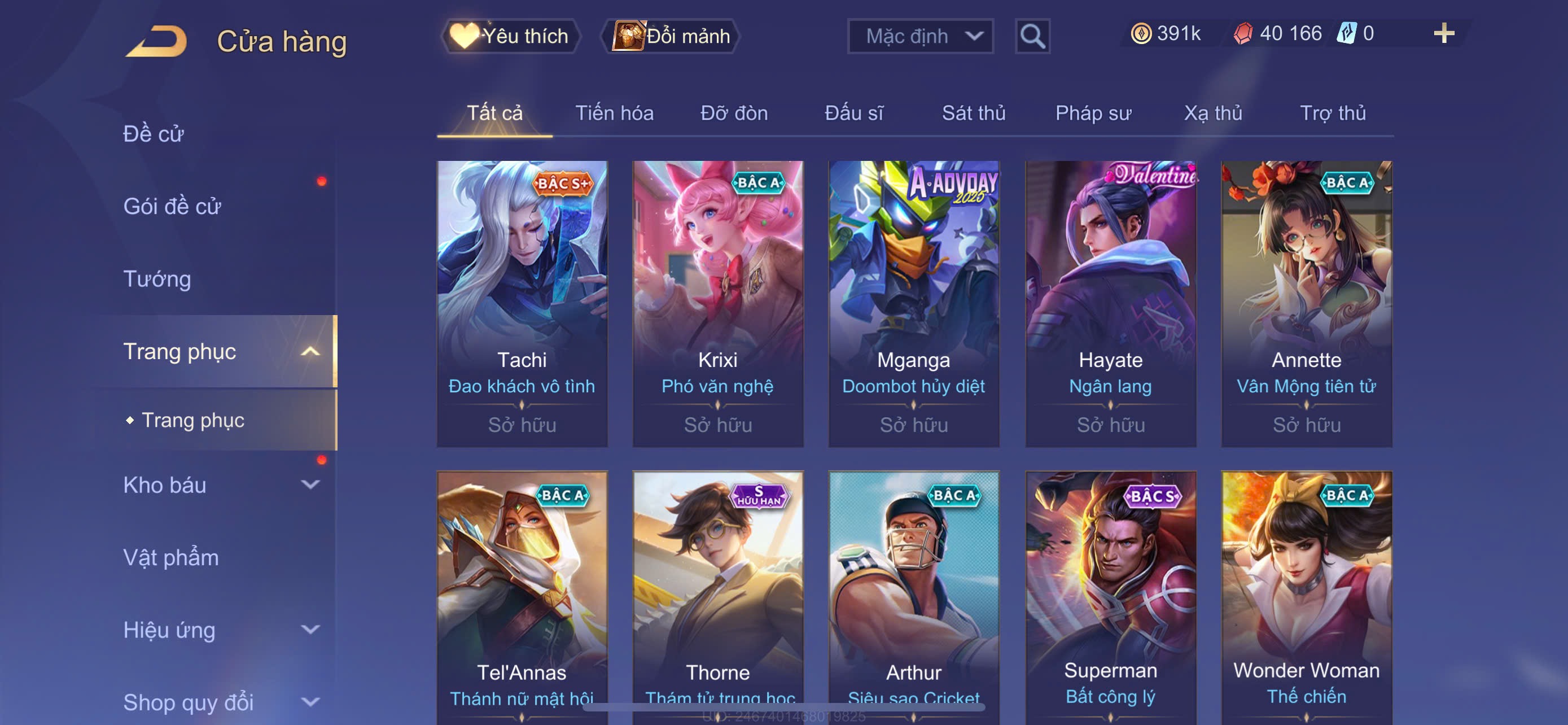The image size is (1568, 725).
Task: Choose the Krixi Phó văn nghệ skin card
Action: (717, 303)
